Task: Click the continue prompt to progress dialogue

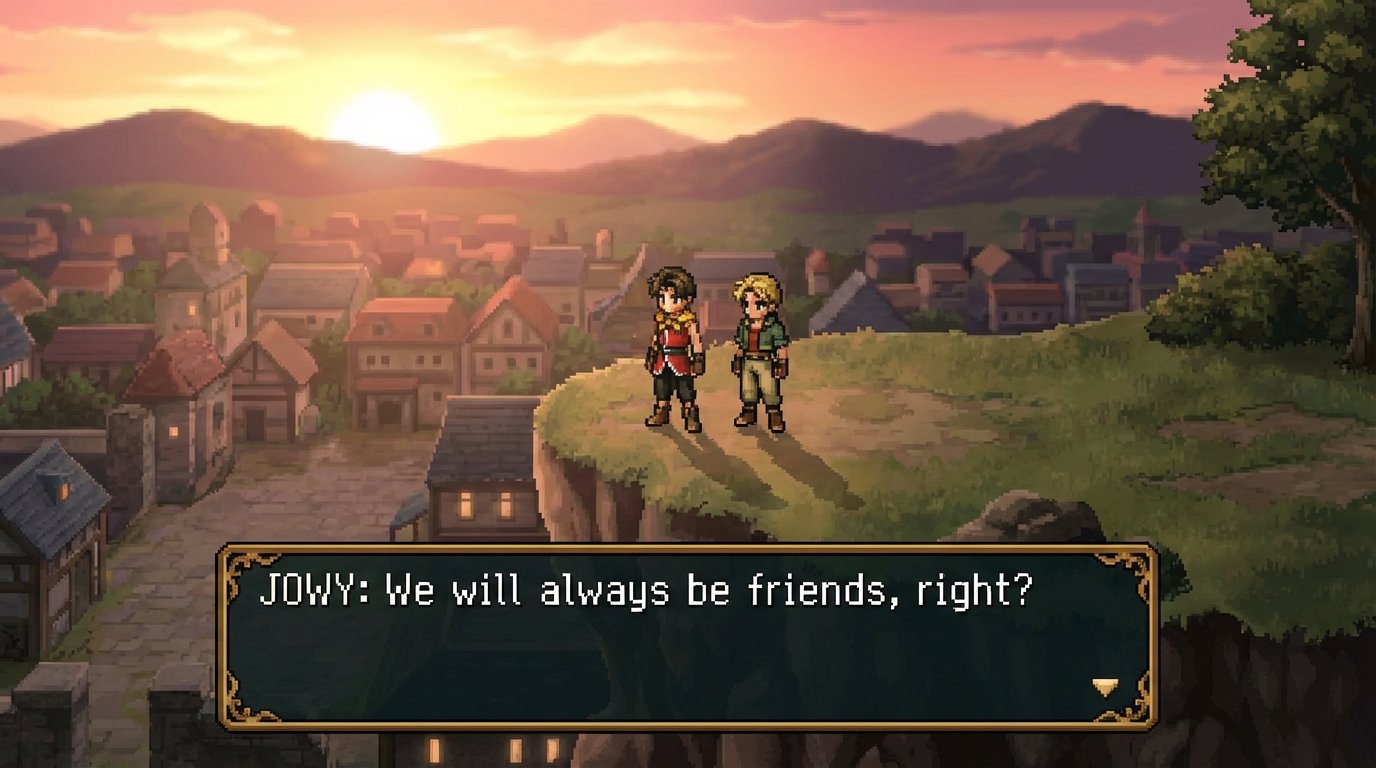Action: click(1106, 688)
